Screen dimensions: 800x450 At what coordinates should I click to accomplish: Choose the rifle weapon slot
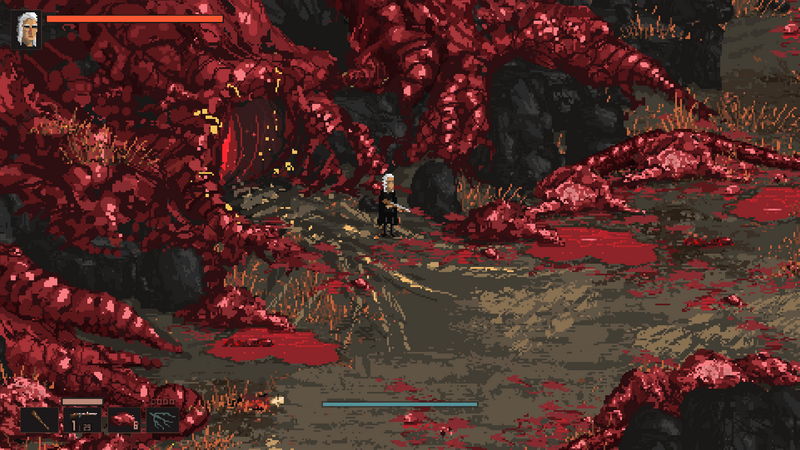82,419
